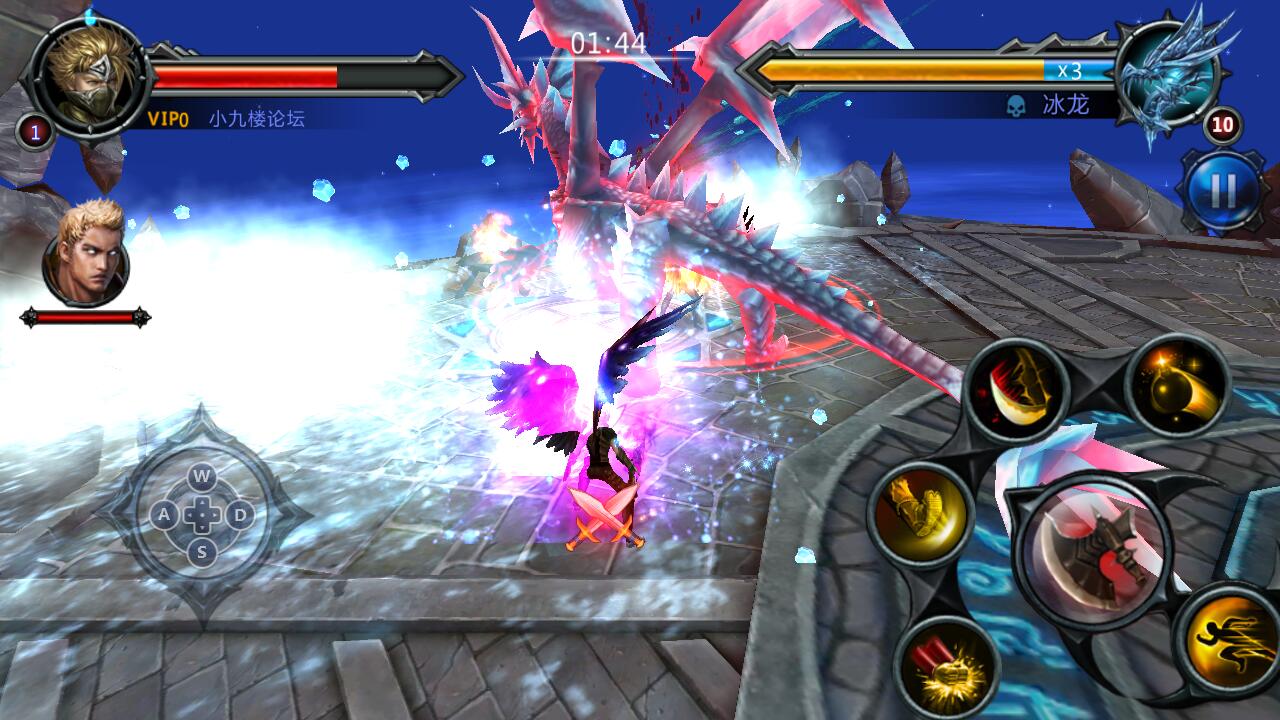
Task: Use the flaming fireball skill
Action: coord(1178,386)
